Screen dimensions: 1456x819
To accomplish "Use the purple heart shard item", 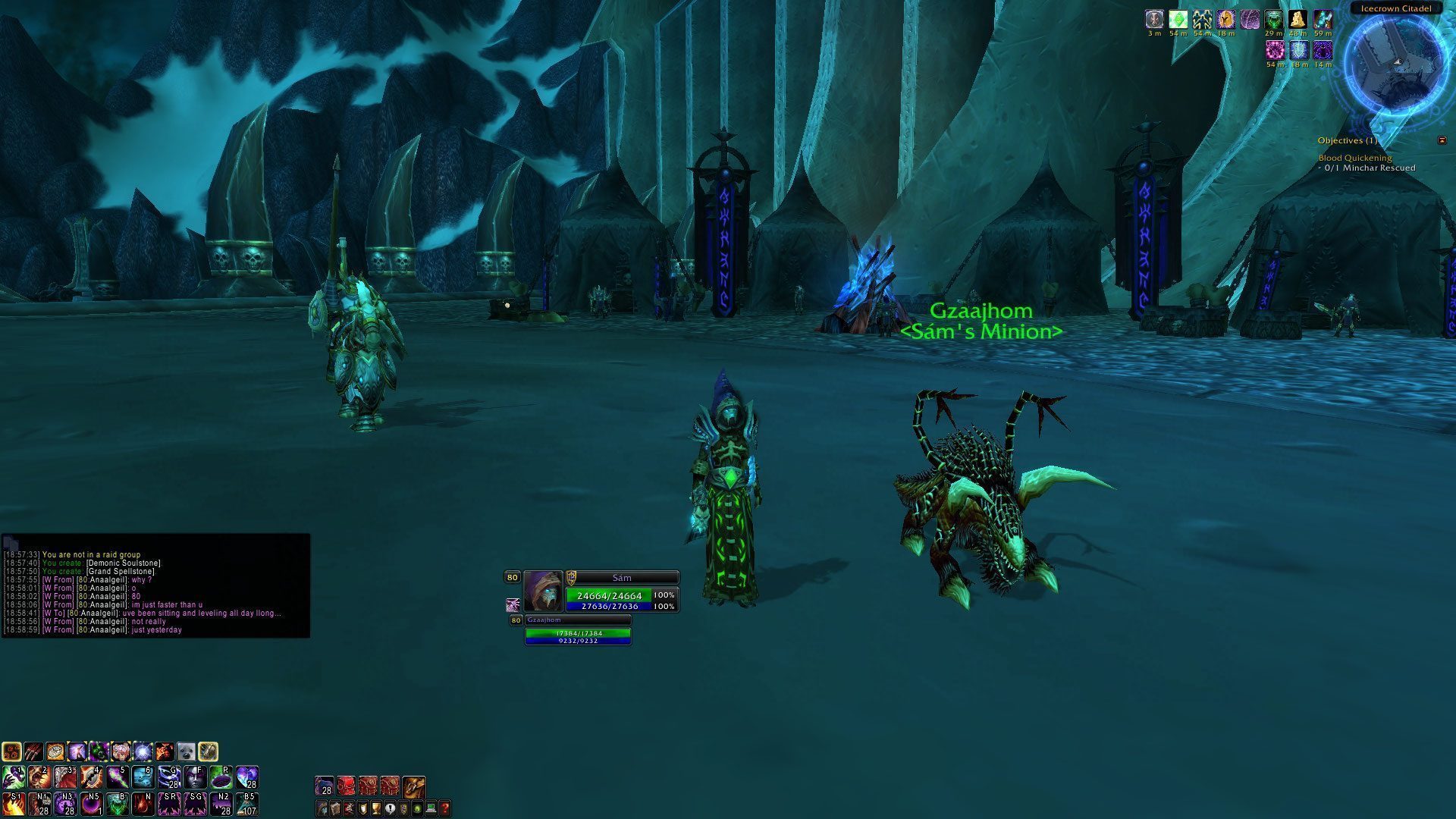I will 246,777.
